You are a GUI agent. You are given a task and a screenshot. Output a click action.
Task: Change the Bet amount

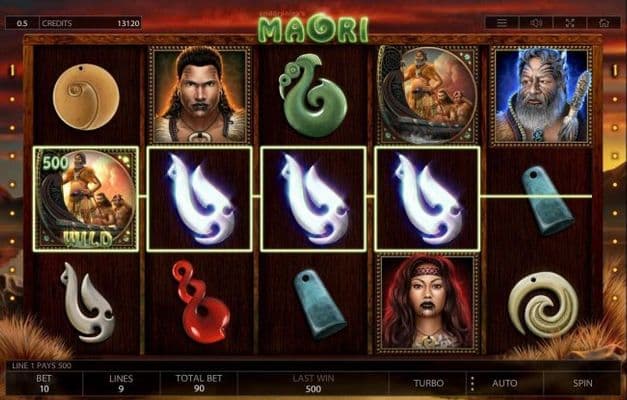click(42, 383)
